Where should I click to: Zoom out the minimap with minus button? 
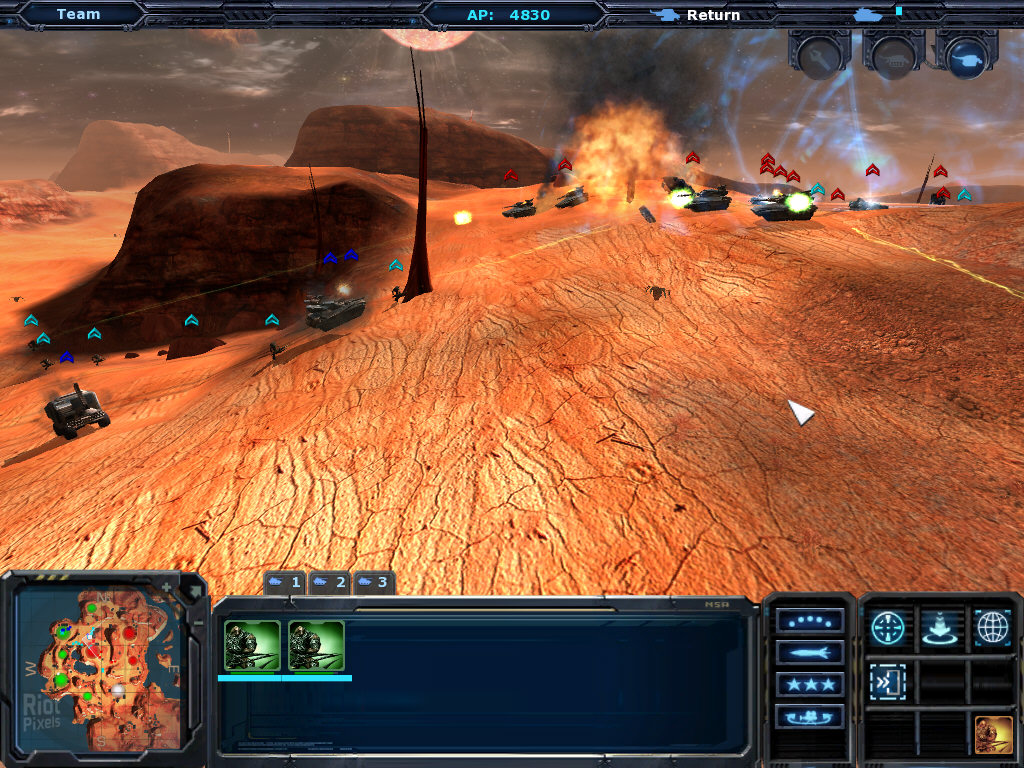click(197, 622)
